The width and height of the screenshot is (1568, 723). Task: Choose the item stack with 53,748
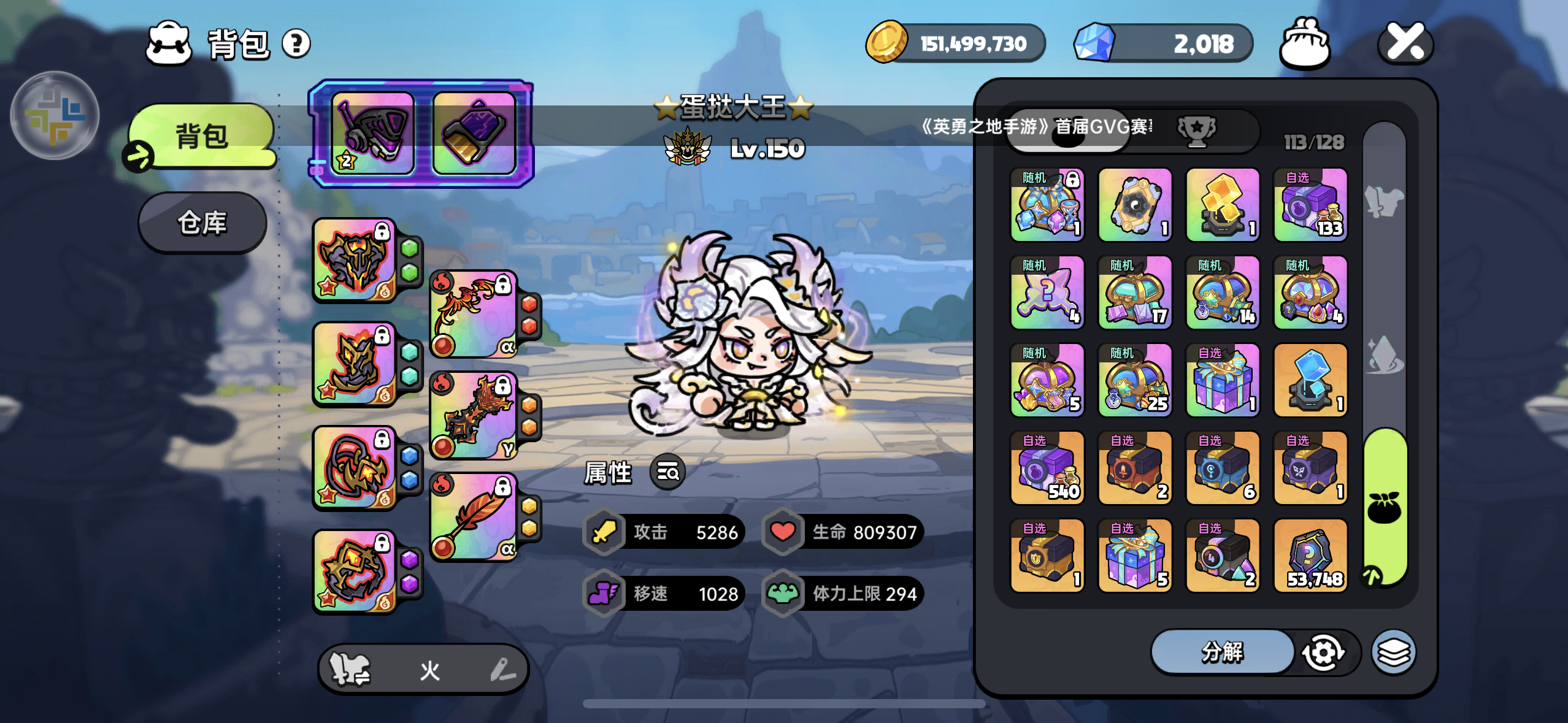(1310, 556)
